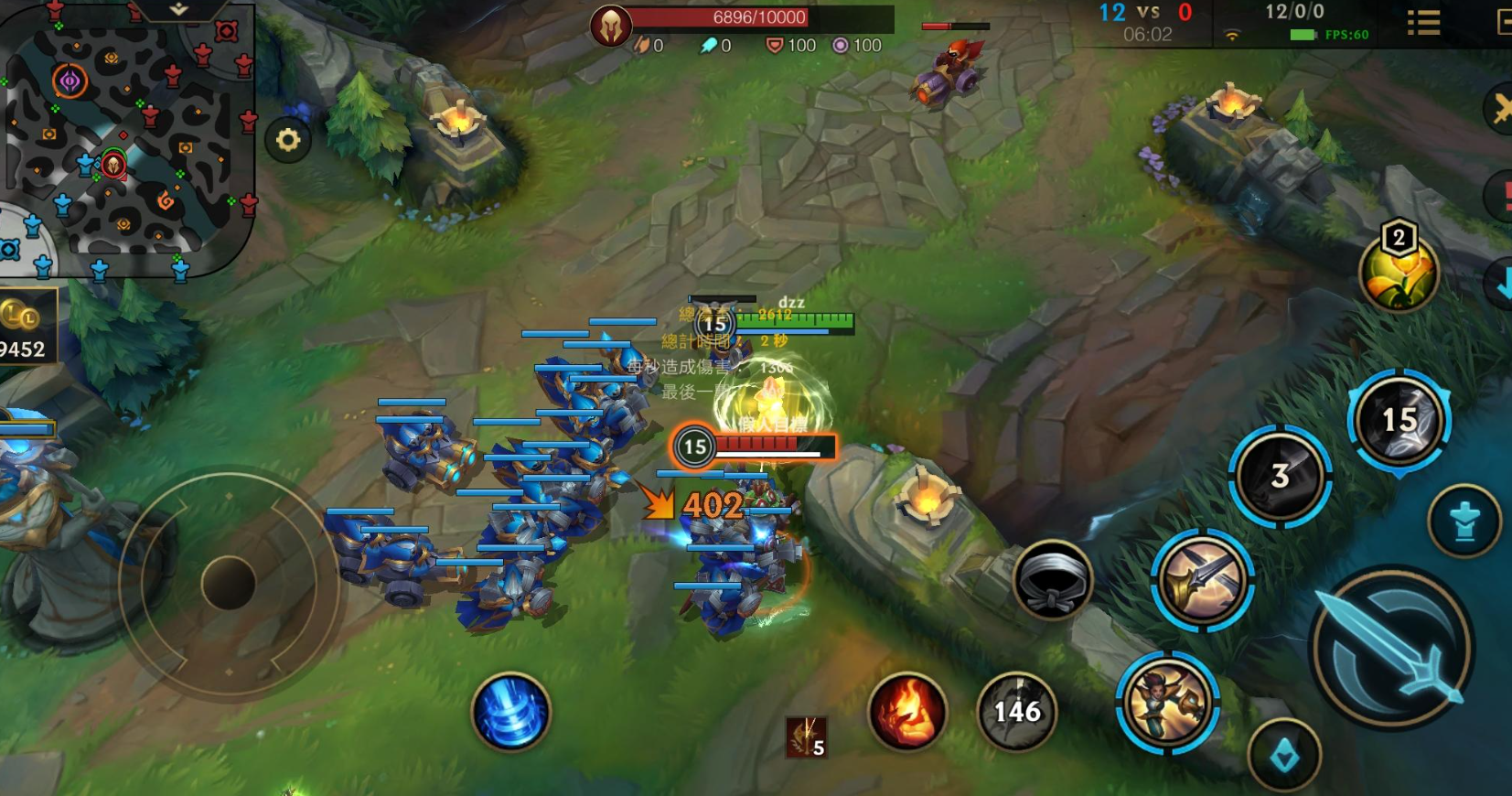The width and height of the screenshot is (1512, 796).
Task: Select the ability showing 3 cooldown
Action: pos(1280,476)
